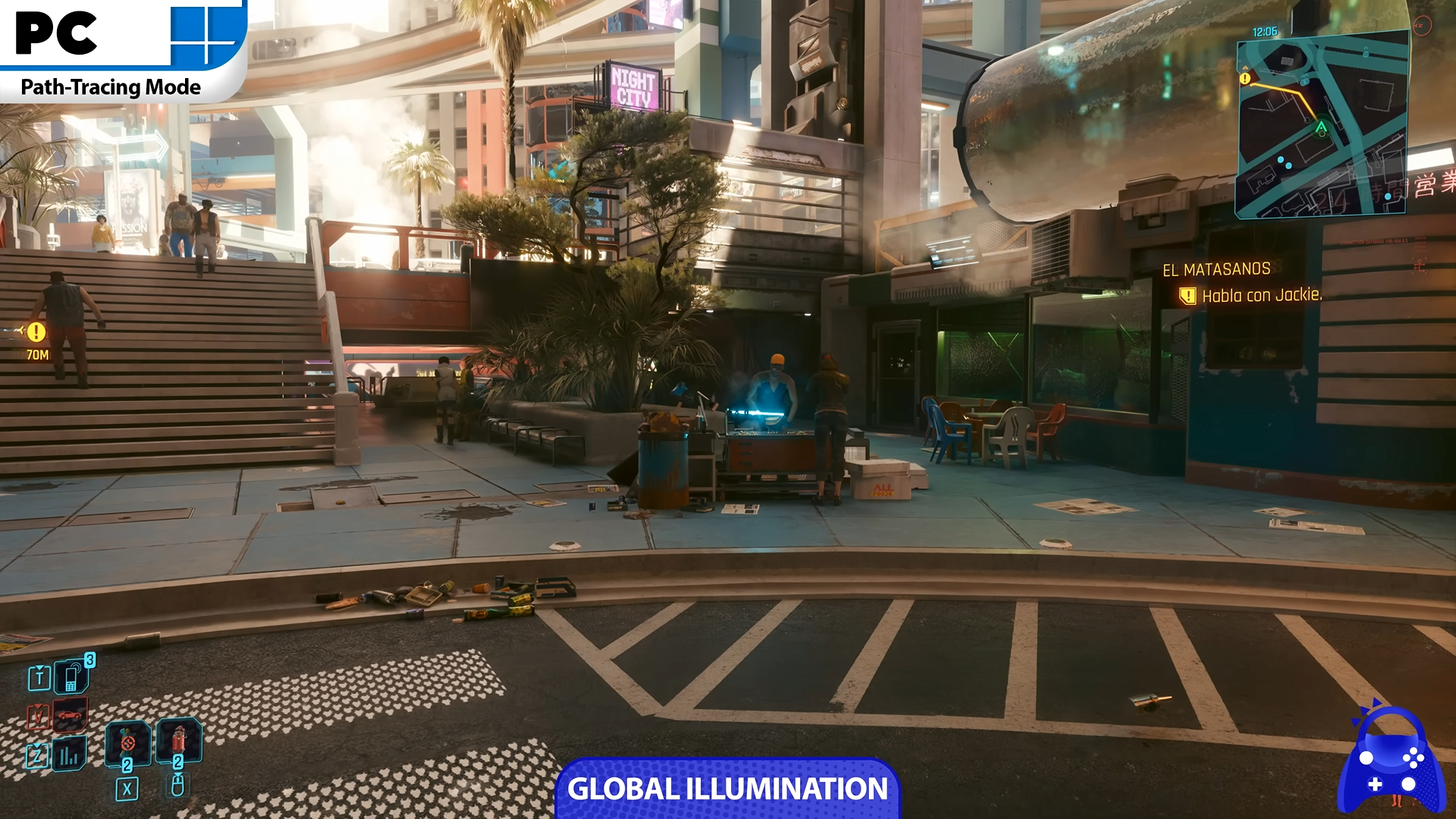Click the green player arrow on the minimap
The image size is (1456, 819).
point(1321,127)
